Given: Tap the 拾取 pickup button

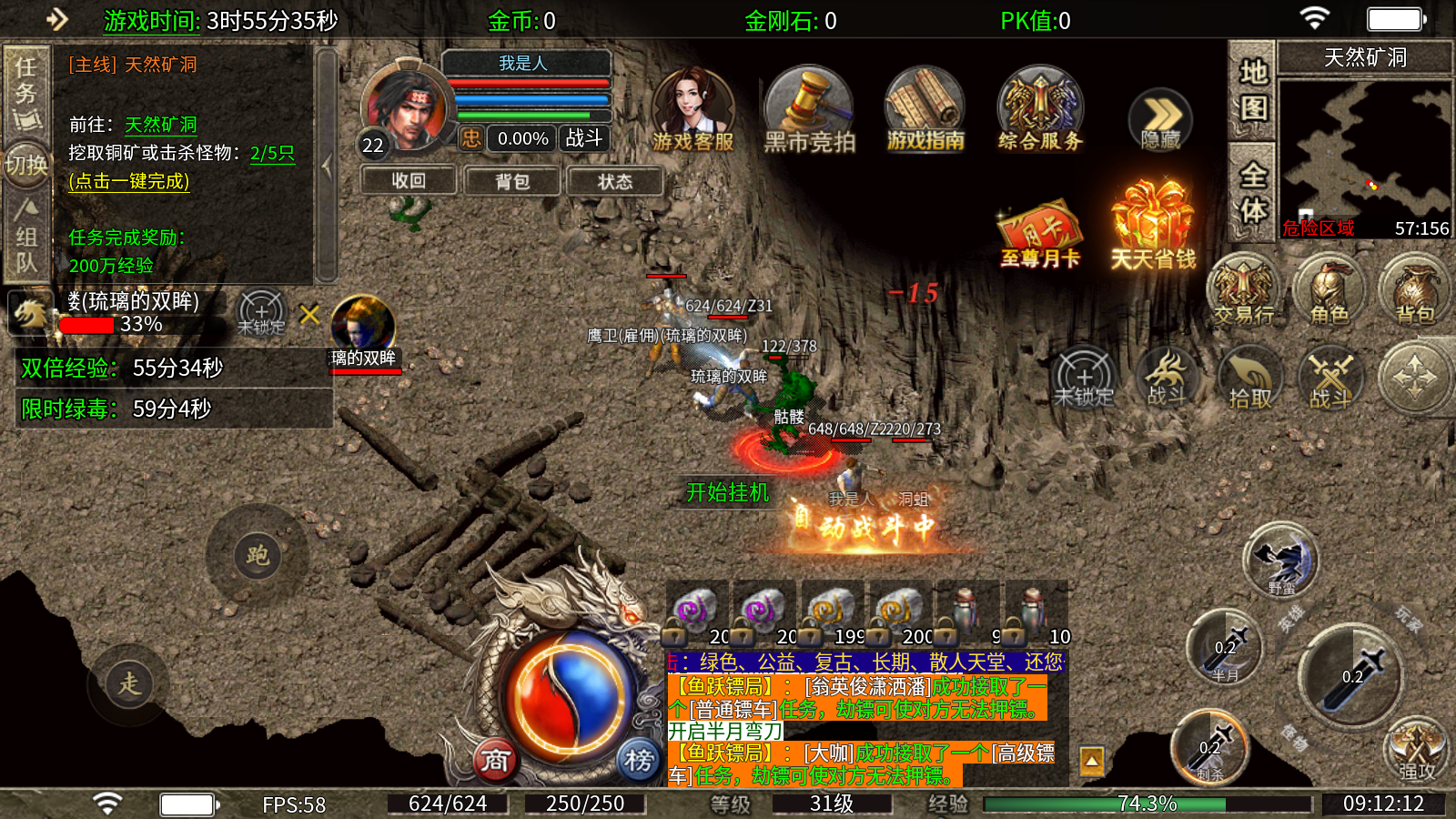Looking at the screenshot, I should point(1250,378).
